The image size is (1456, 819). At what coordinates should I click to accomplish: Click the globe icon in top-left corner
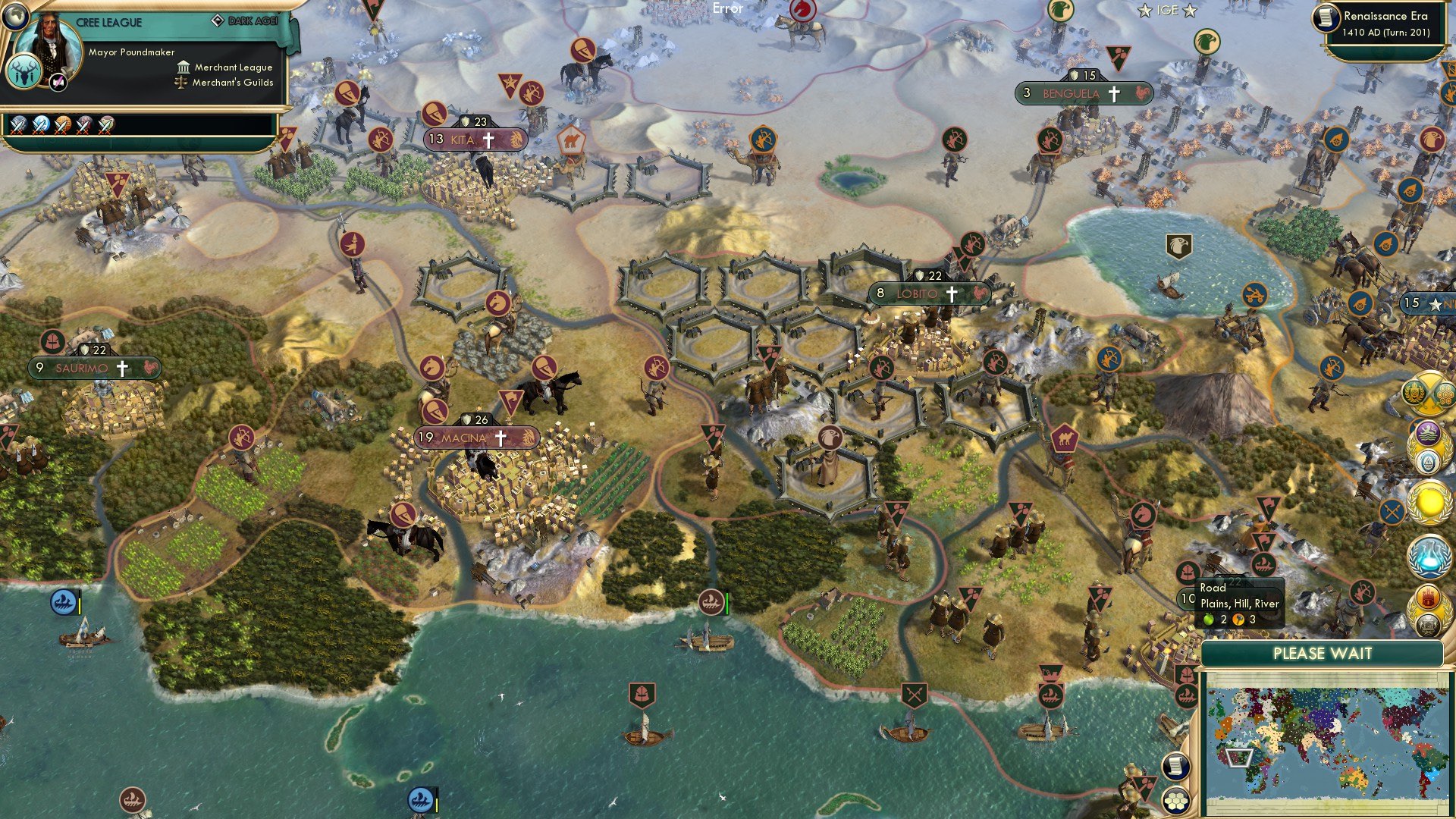(14, 15)
